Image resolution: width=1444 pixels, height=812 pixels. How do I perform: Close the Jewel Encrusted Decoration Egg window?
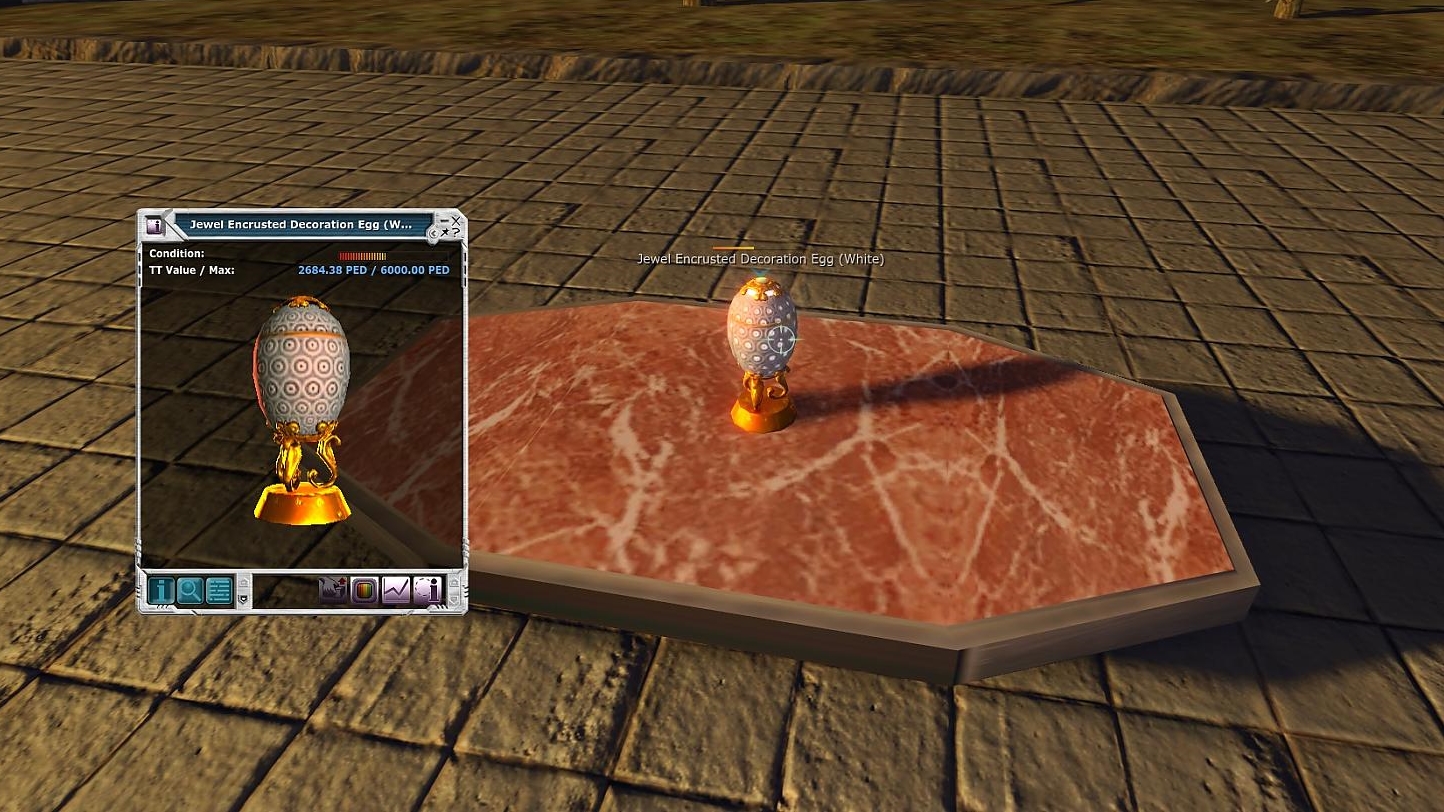click(x=456, y=219)
